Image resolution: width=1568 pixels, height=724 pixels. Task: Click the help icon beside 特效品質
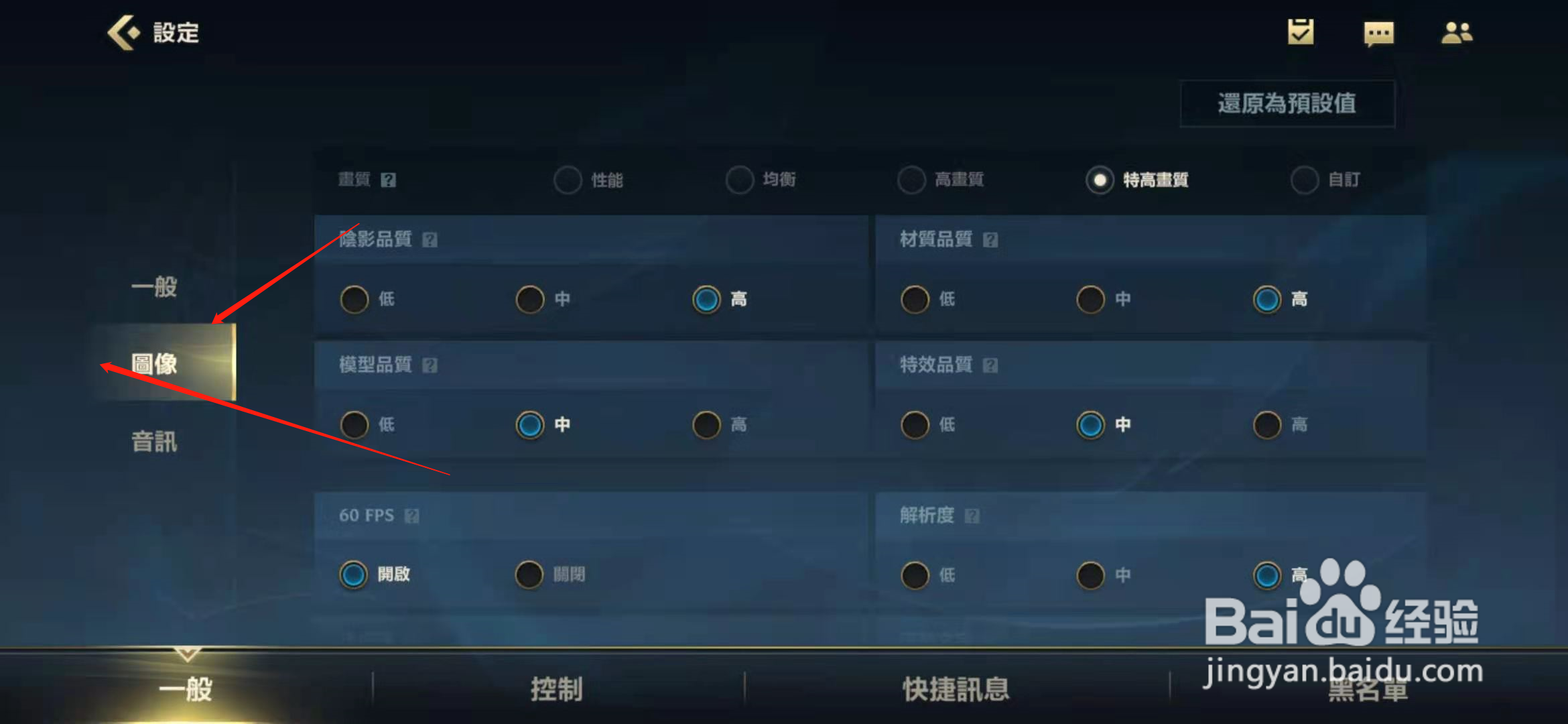pos(990,365)
